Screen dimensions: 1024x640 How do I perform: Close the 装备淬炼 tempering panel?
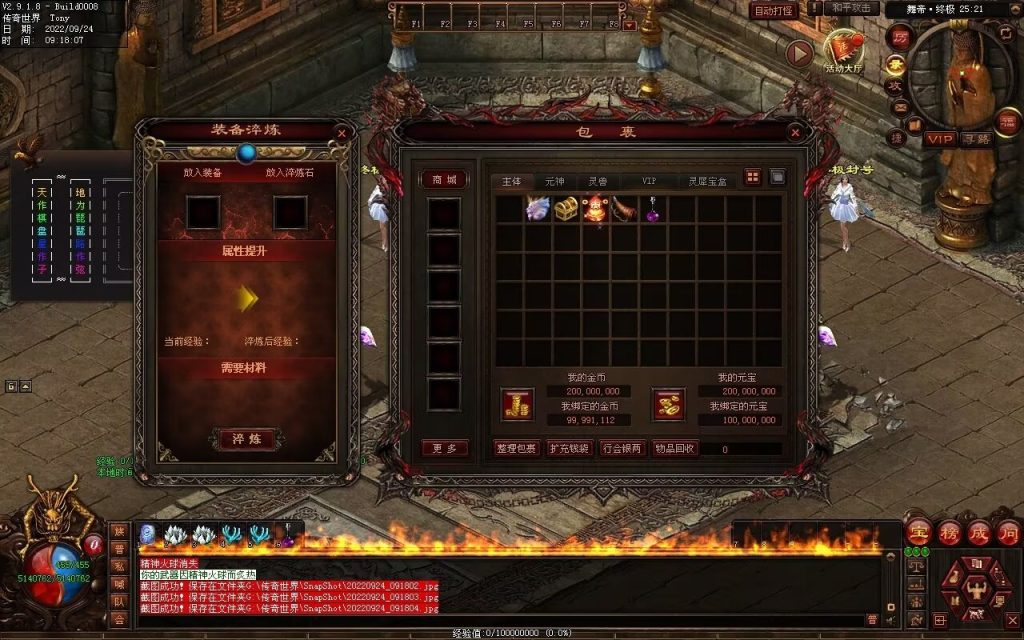(342, 132)
